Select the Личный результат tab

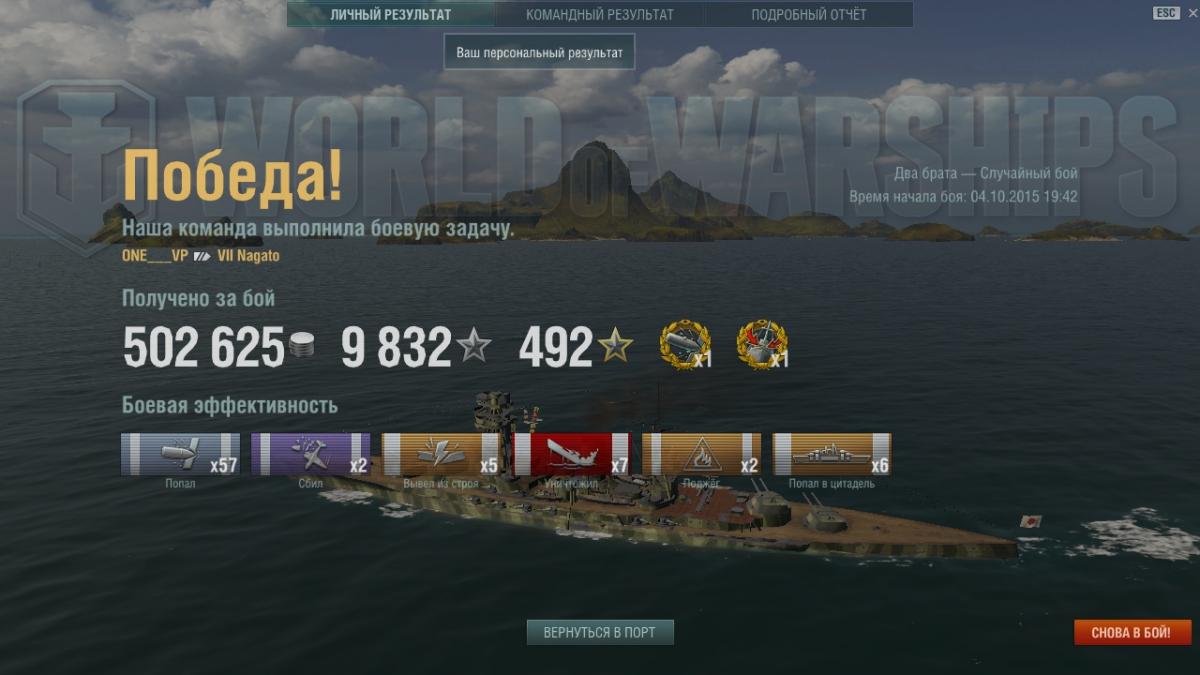pyautogui.click(x=391, y=15)
